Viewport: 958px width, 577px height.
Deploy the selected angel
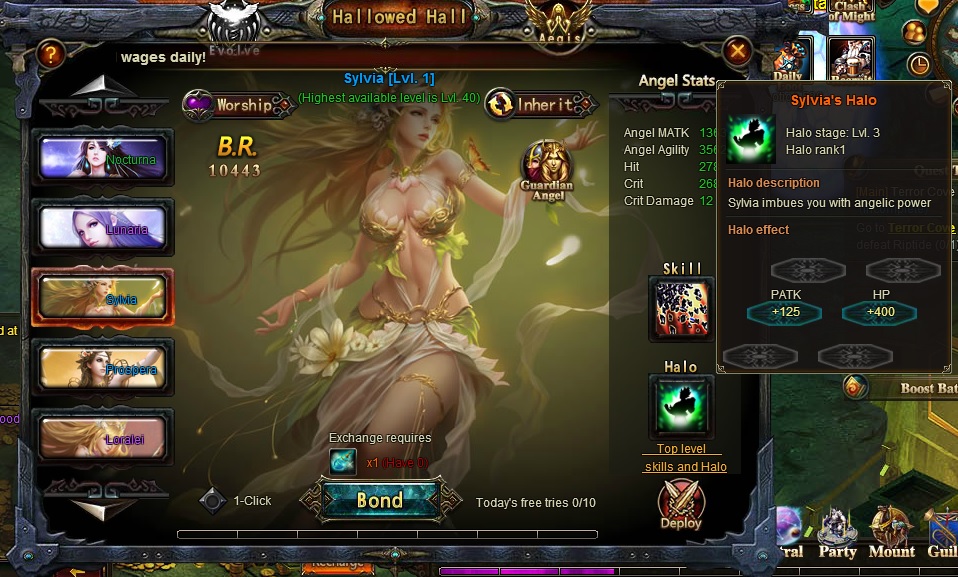tap(681, 506)
